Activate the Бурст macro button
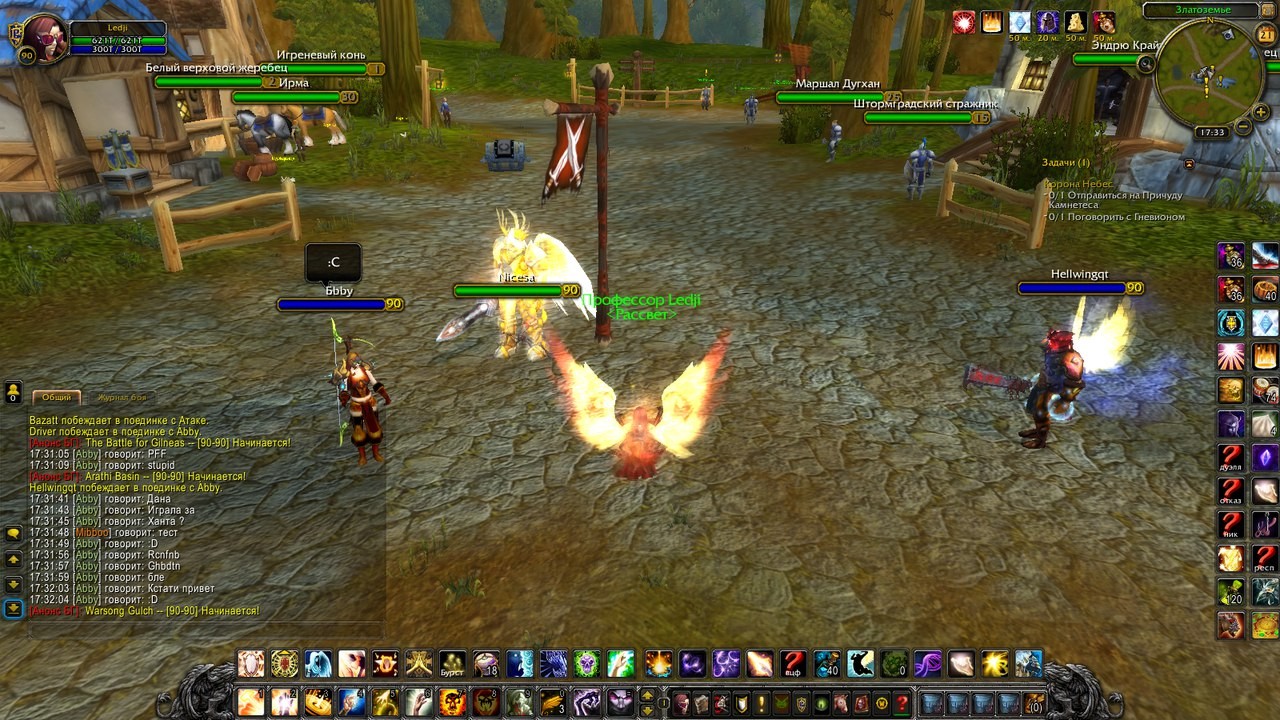This screenshot has height=720, width=1280. click(x=453, y=664)
